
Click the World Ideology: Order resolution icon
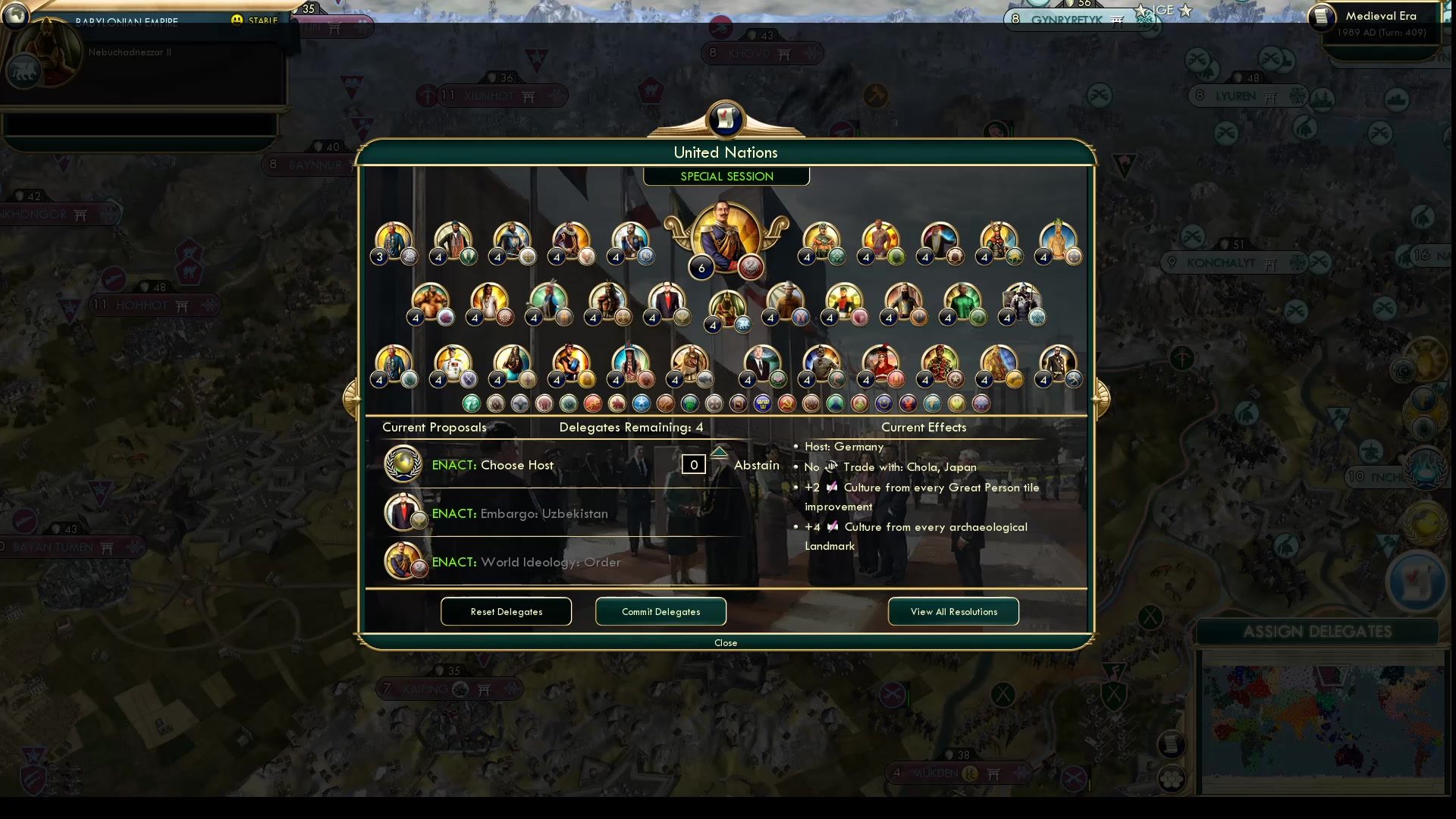coord(403,561)
